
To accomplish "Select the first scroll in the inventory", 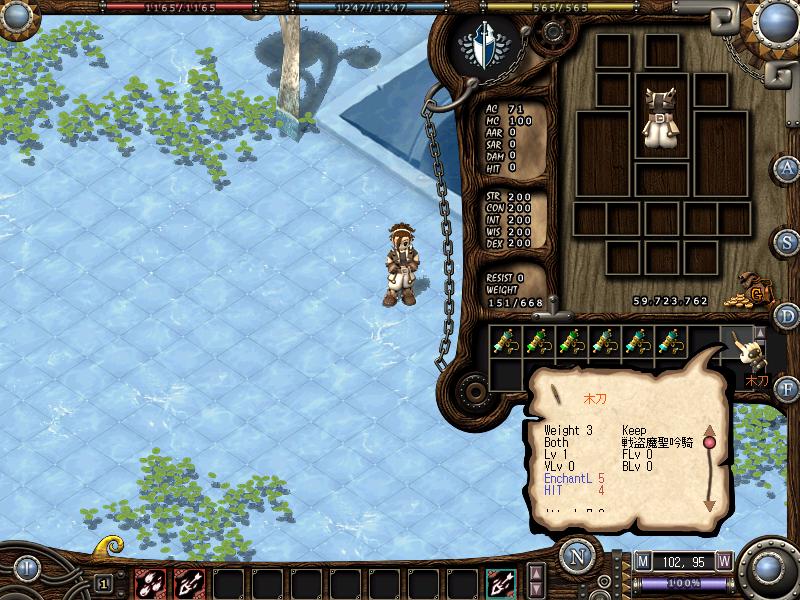I will click(507, 342).
